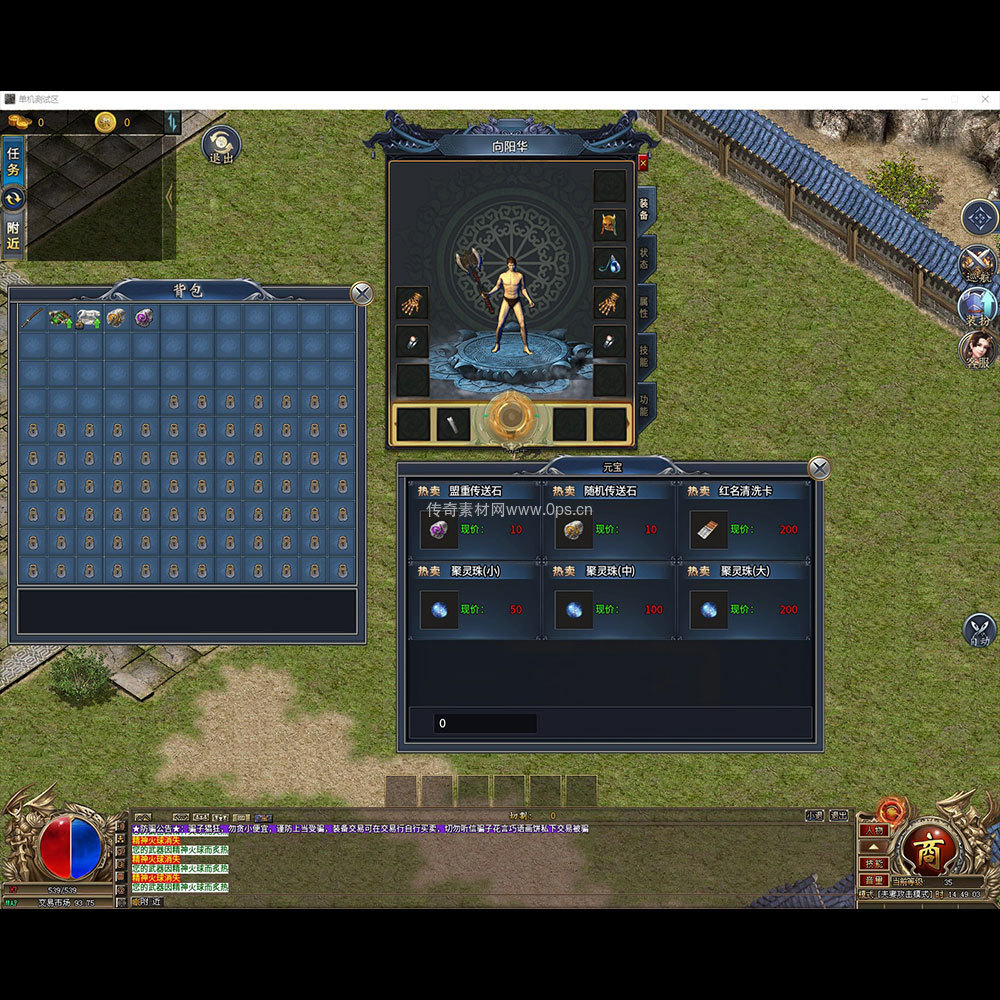Select the 红名清洗卡 shop item
Image resolution: width=1000 pixels, height=1000 pixels.
click(x=709, y=529)
